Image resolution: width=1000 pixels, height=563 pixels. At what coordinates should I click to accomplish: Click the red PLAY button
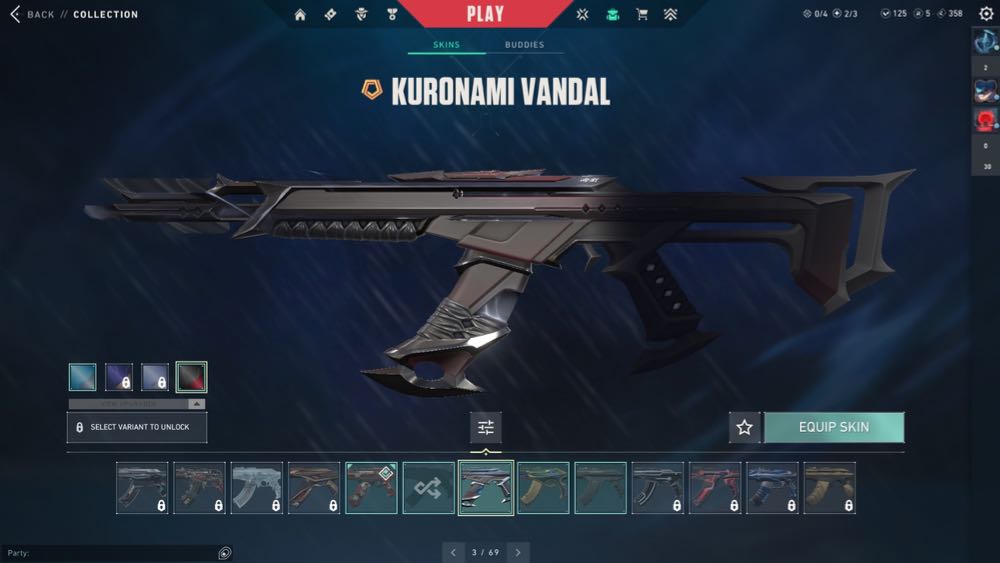(485, 14)
